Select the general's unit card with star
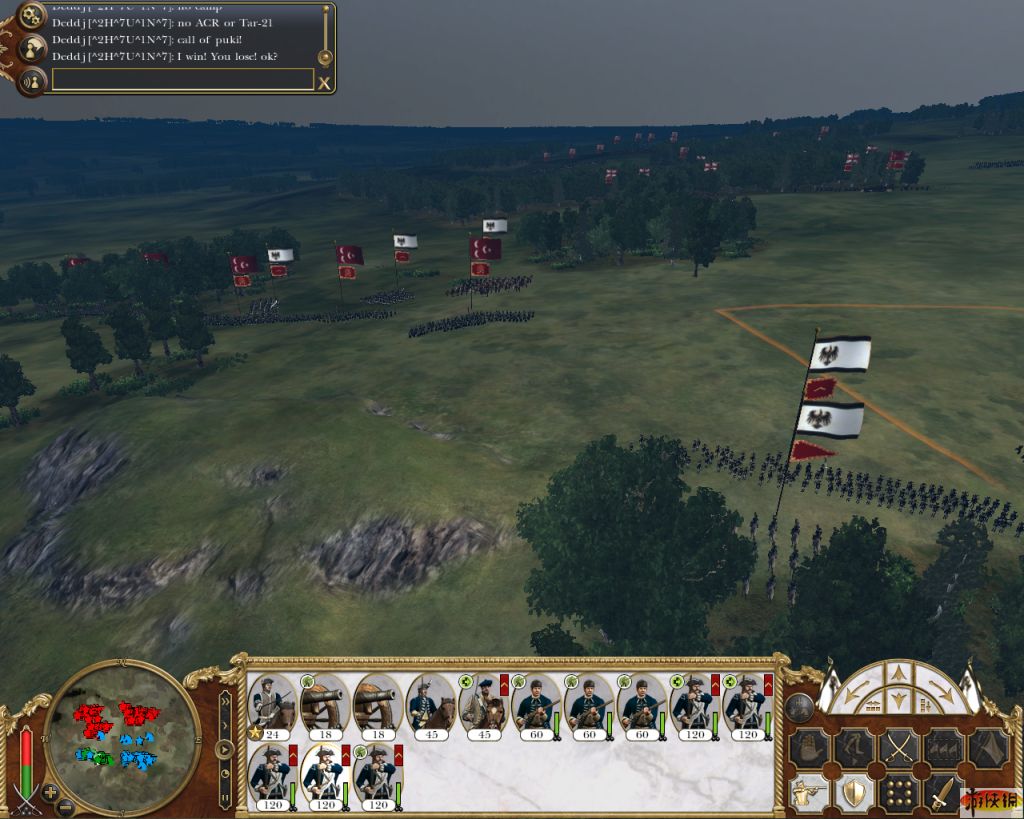The width and height of the screenshot is (1024, 819). click(x=271, y=706)
